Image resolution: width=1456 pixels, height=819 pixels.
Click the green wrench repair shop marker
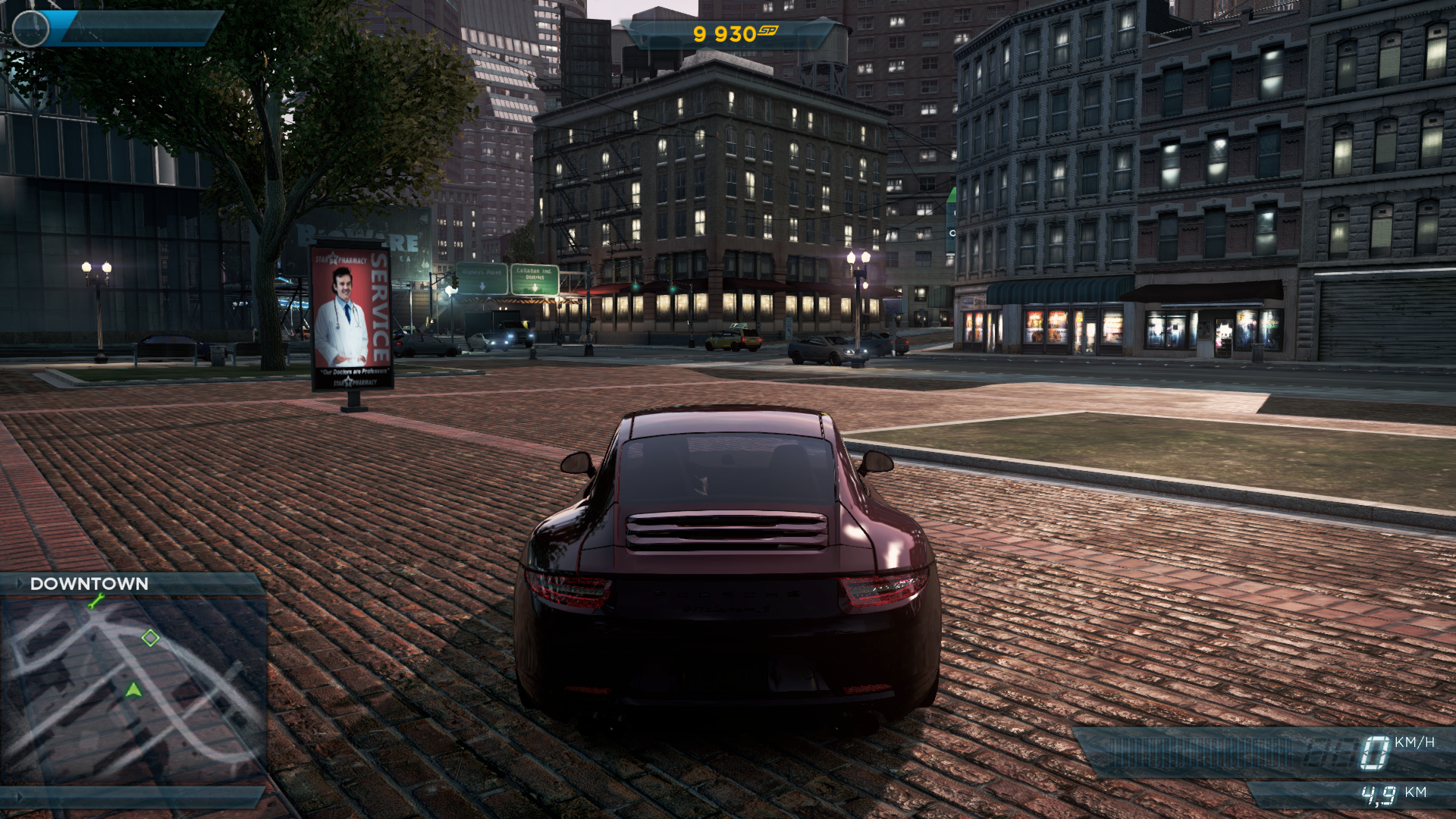(x=96, y=601)
